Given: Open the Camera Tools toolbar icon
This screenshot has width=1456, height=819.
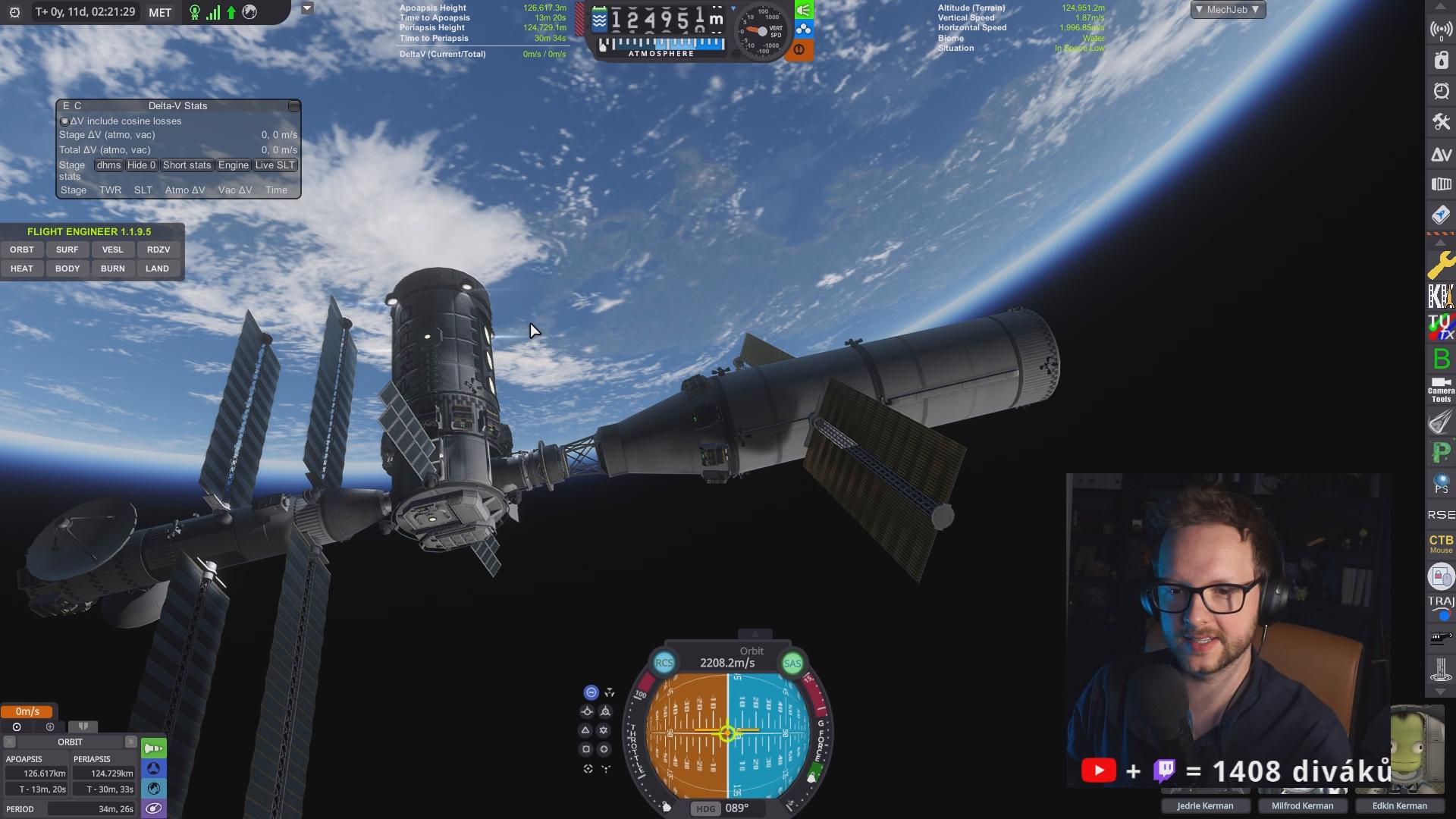Looking at the screenshot, I should (1441, 390).
